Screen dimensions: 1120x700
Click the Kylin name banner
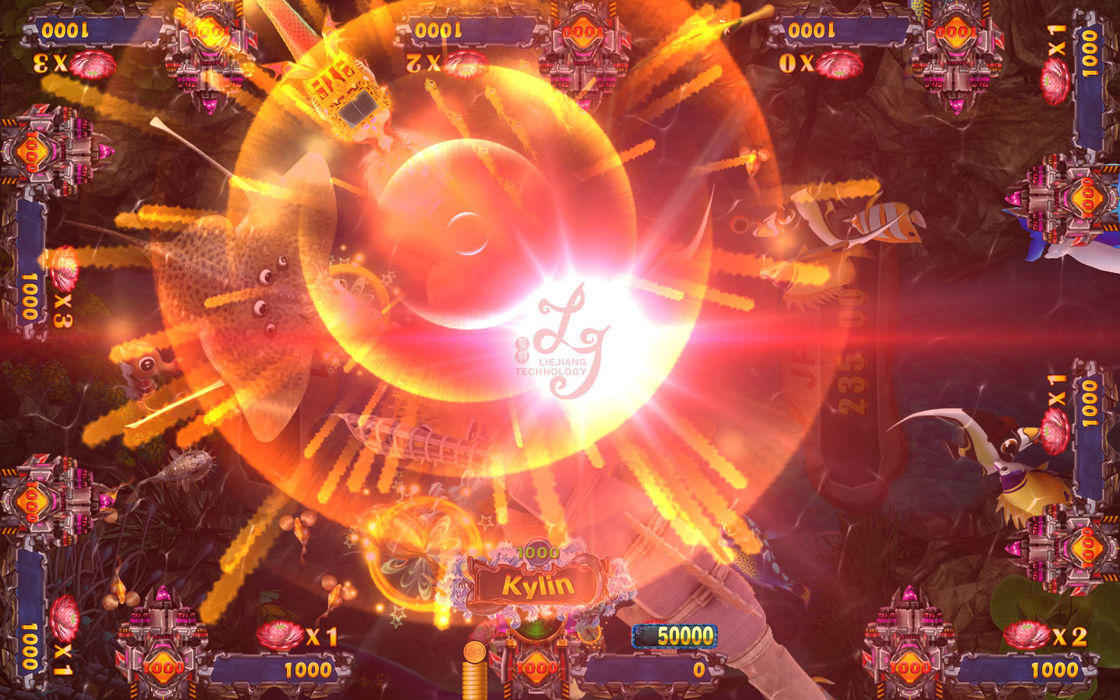tap(537, 586)
